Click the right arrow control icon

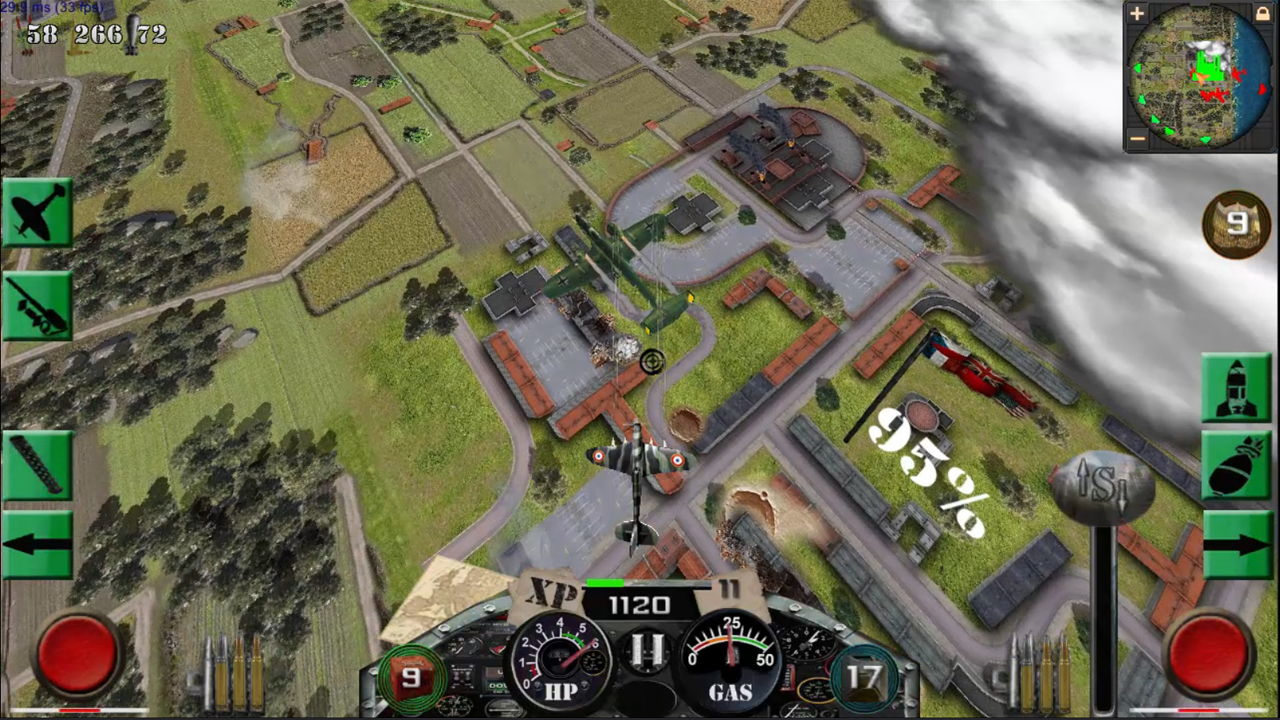(1240, 545)
